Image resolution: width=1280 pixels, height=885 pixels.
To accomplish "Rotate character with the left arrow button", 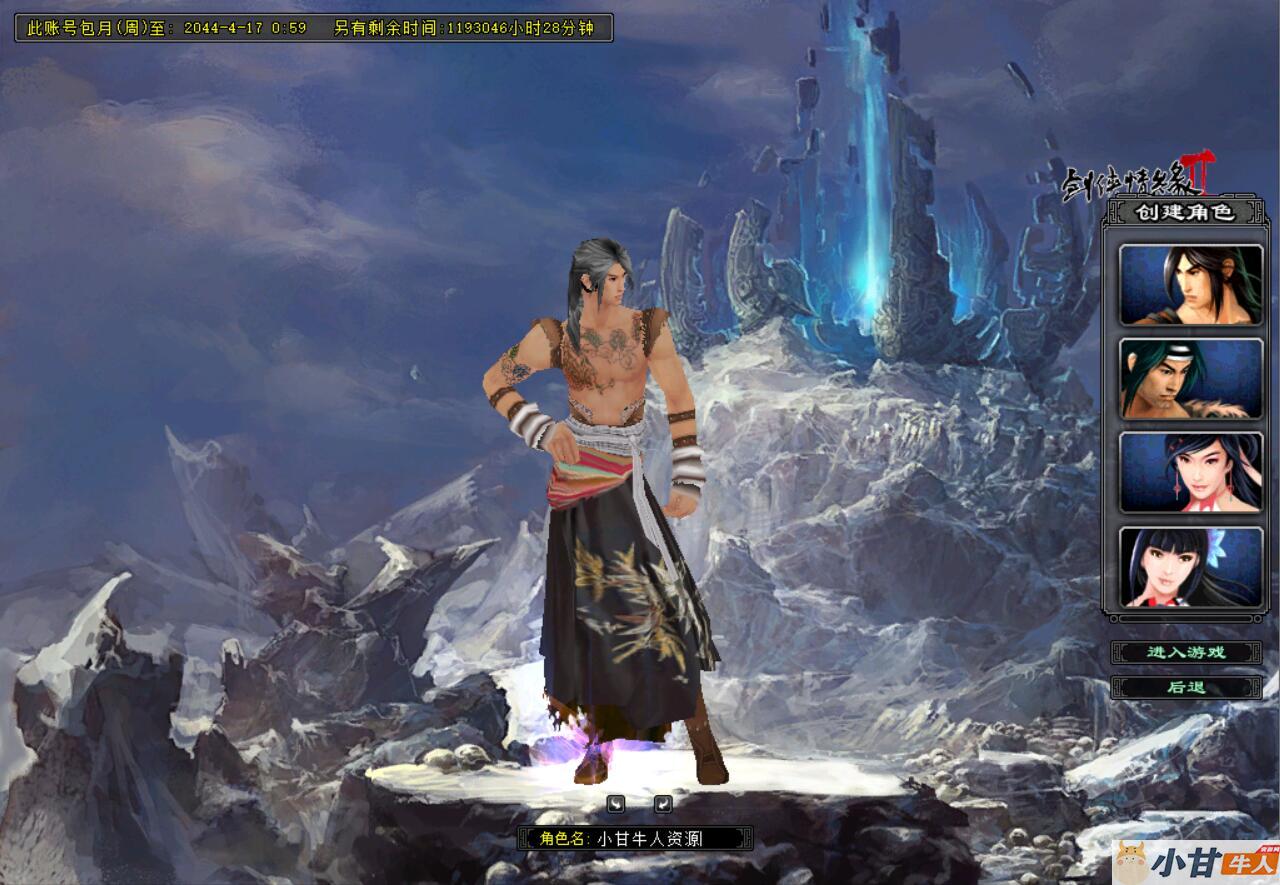I will 616,803.
